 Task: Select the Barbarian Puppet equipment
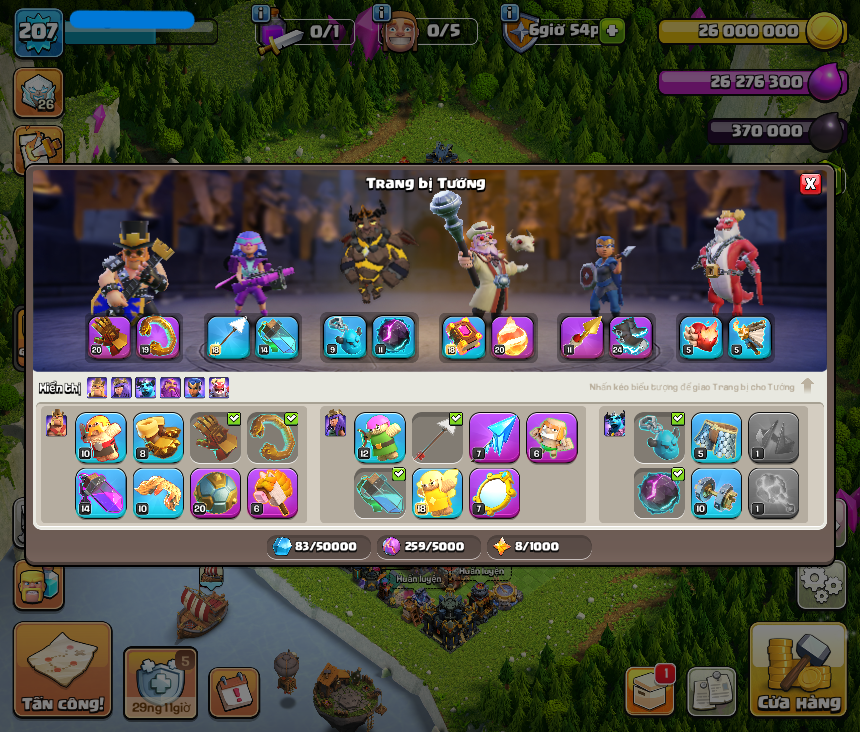pos(101,438)
